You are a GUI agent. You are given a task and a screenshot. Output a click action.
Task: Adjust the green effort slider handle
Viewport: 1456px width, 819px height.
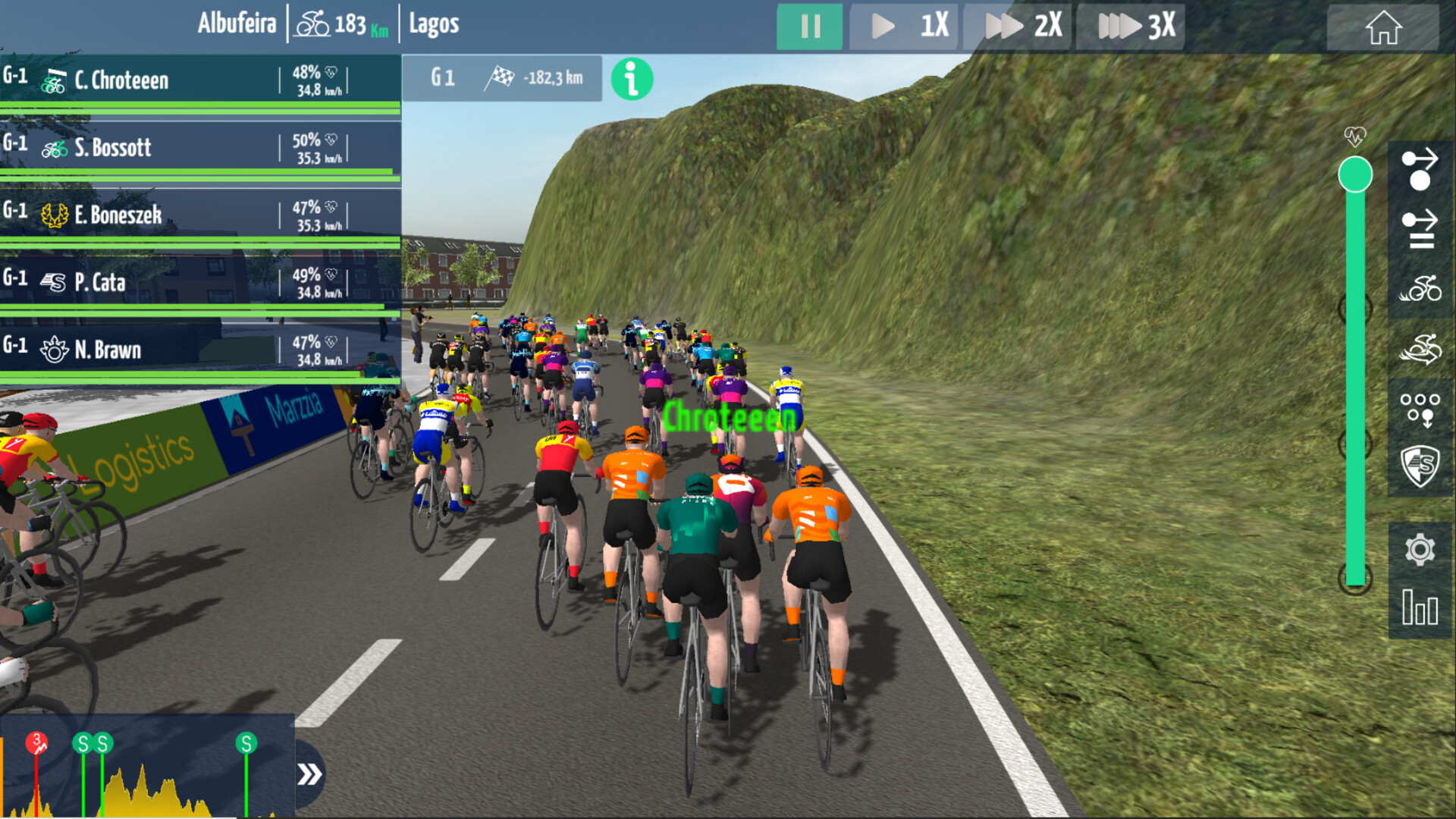tap(1355, 175)
